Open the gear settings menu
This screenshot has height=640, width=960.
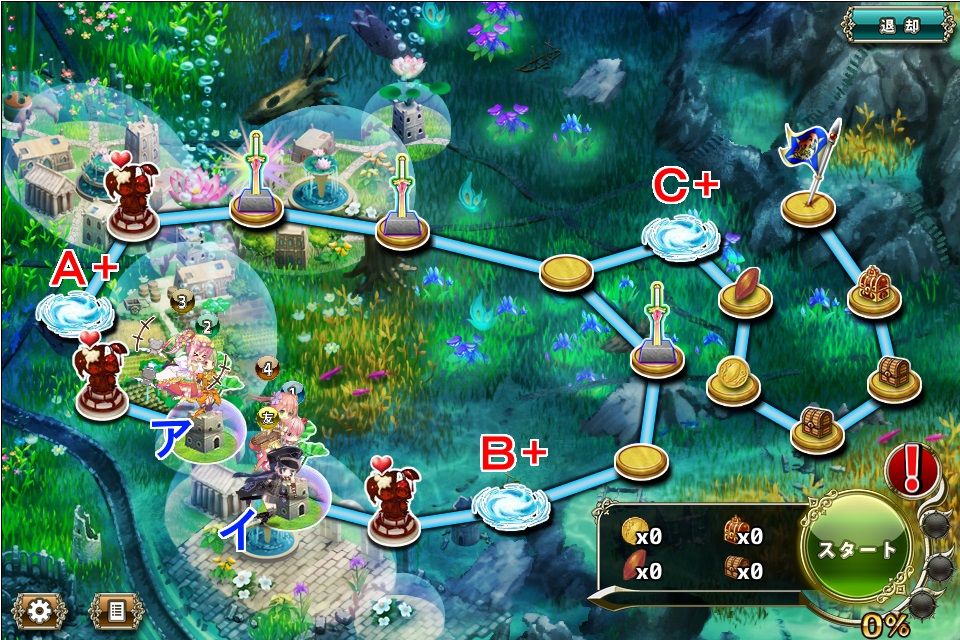[39, 609]
